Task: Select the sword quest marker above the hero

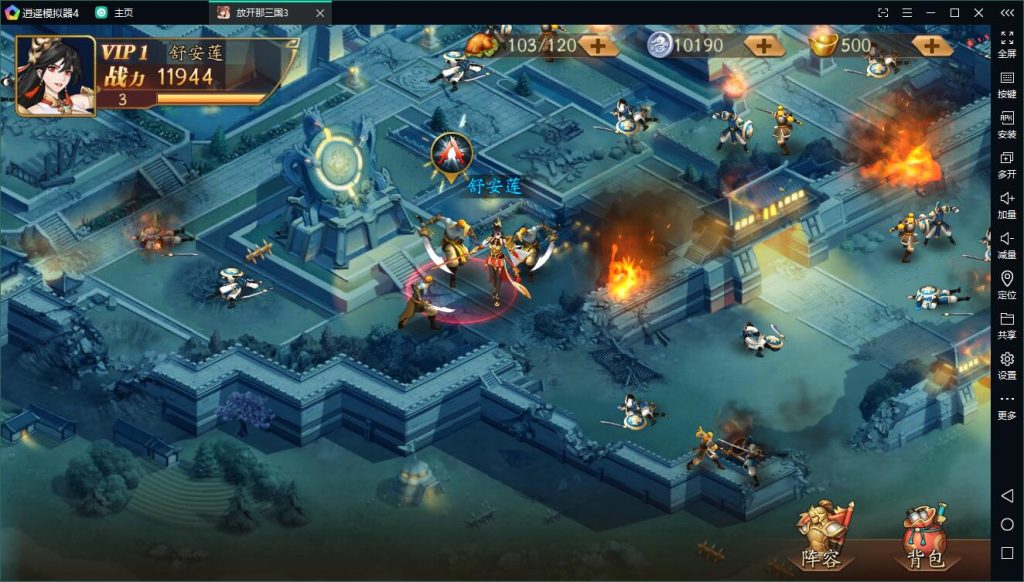Action: (452, 153)
